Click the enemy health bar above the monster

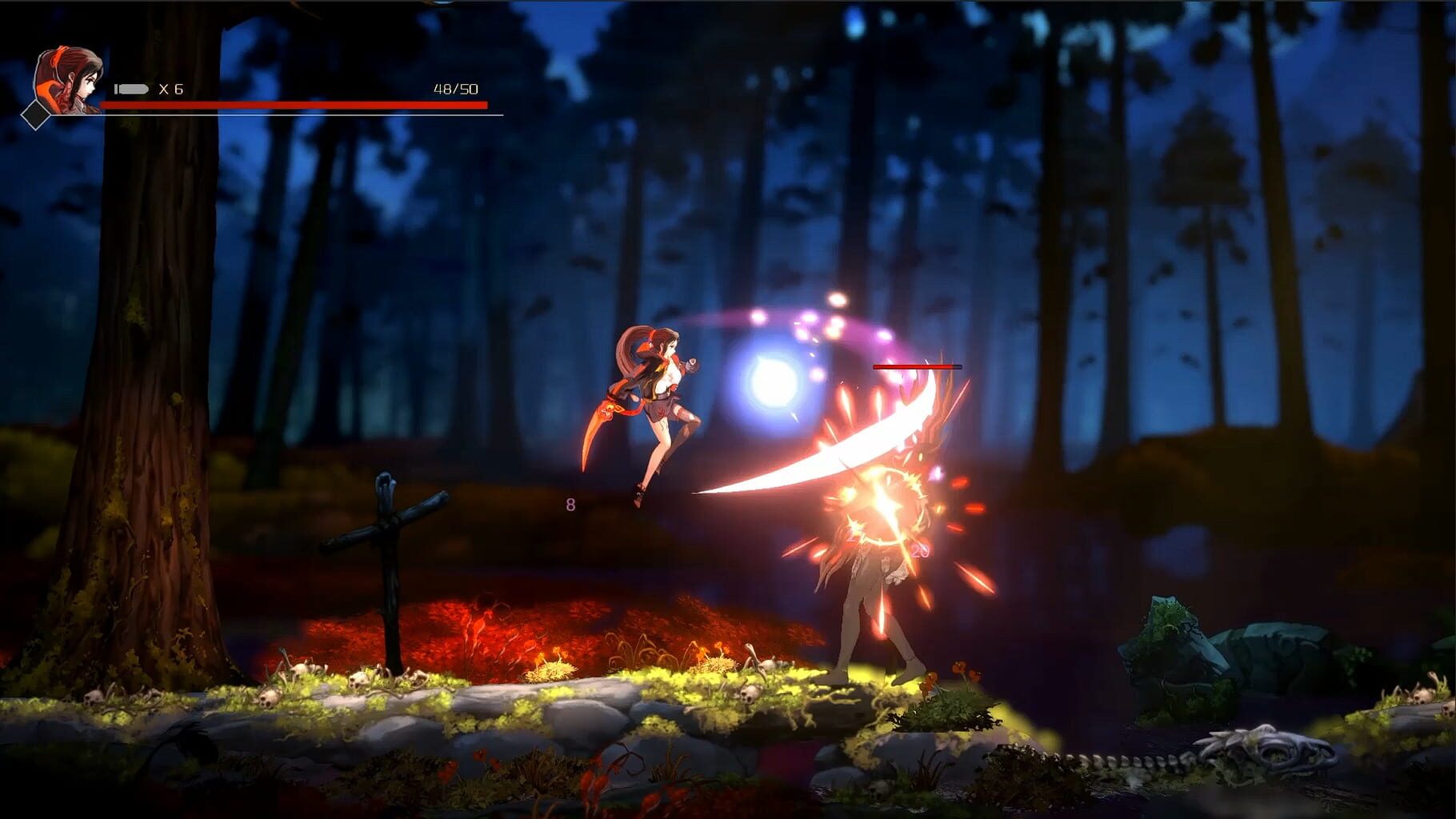916,366
